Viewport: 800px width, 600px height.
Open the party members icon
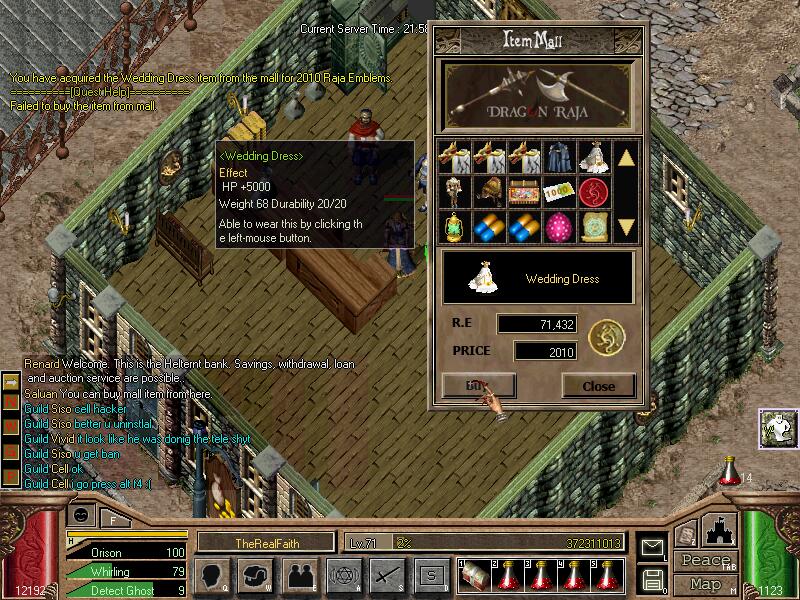(x=299, y=575)
